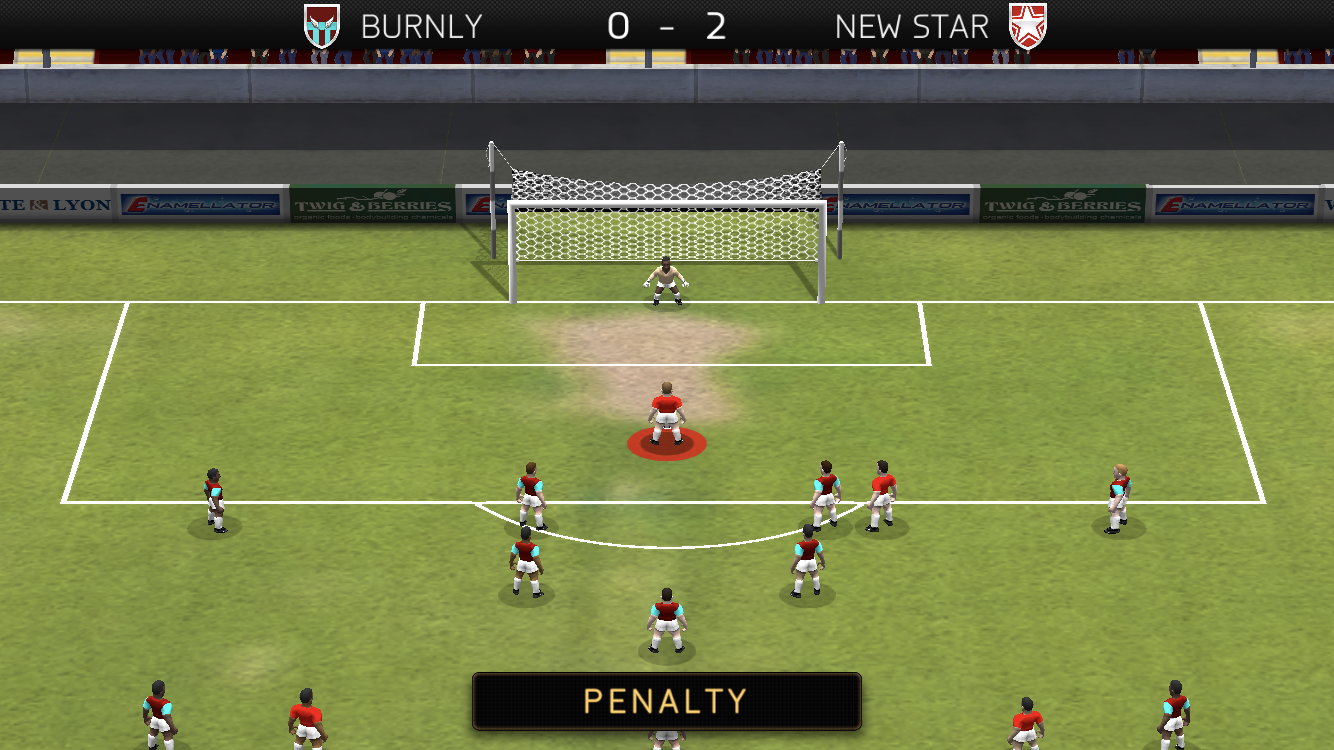Screen dimensions: 1334x750
Task: Click the 0 - 2 scoreline
Action: (667, 26)
